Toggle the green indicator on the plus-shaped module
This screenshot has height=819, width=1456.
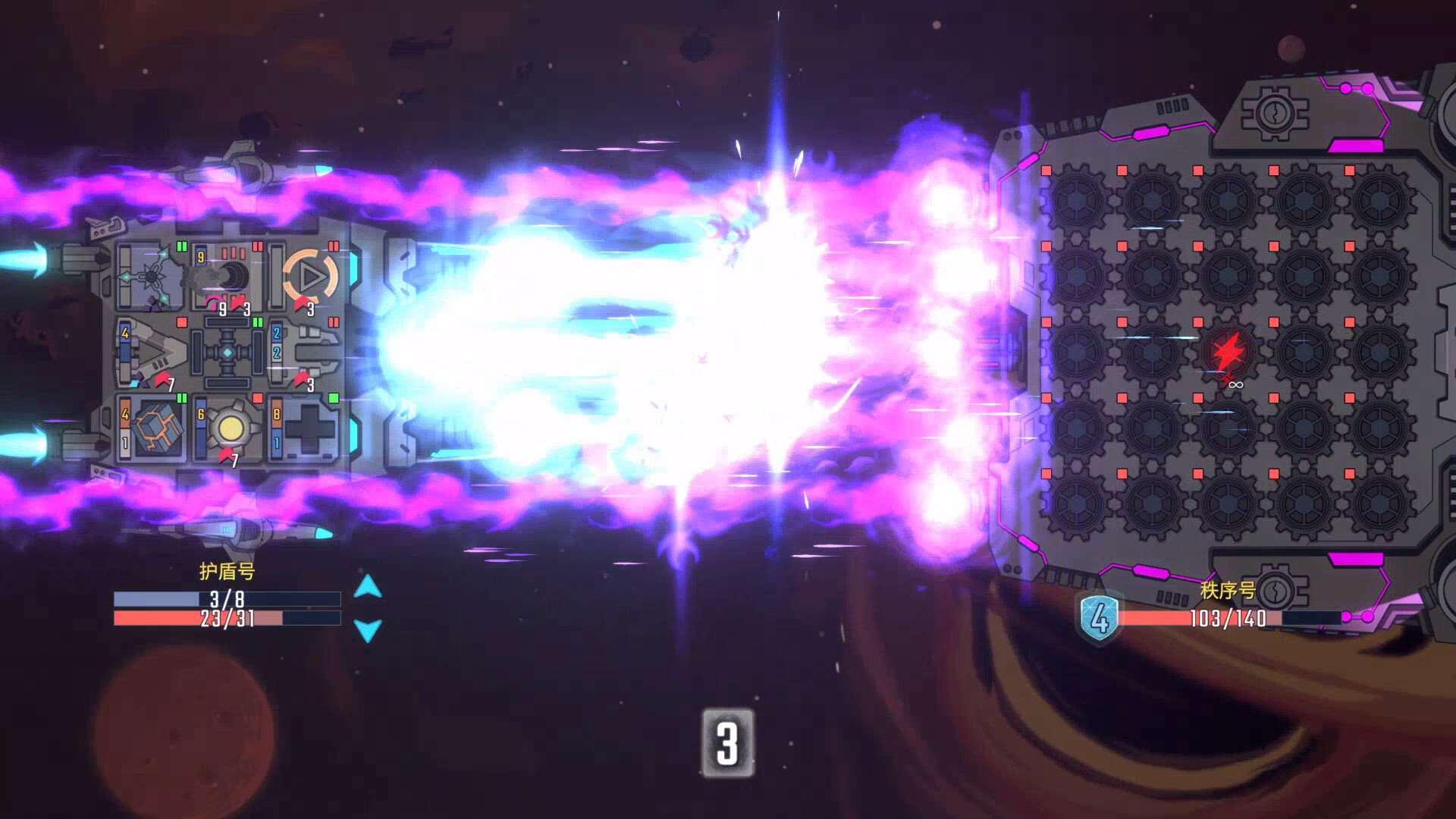click(x=332, y=397)
